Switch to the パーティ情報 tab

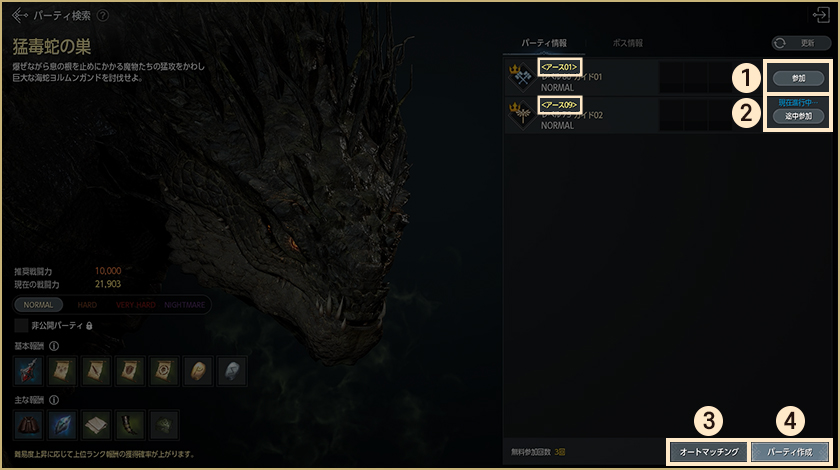pos(546,43)
